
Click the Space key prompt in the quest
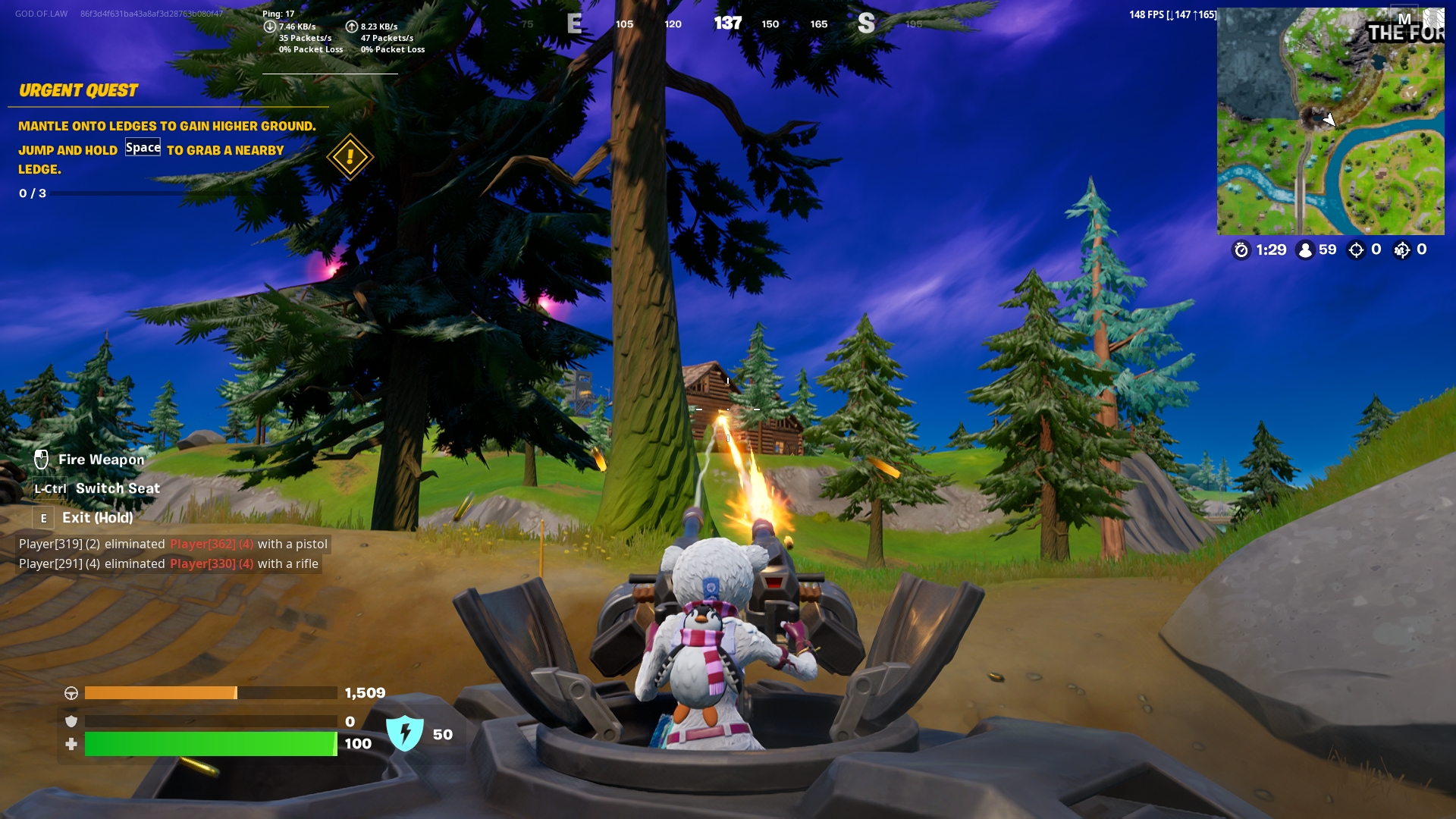click(143, 148)
